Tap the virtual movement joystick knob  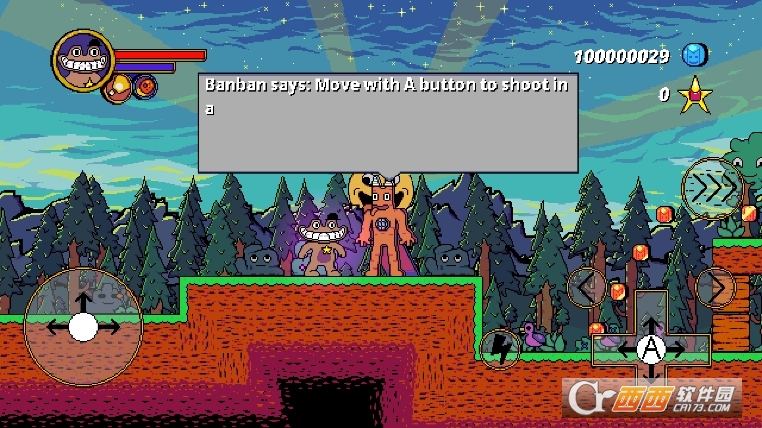tap(83, 326)
